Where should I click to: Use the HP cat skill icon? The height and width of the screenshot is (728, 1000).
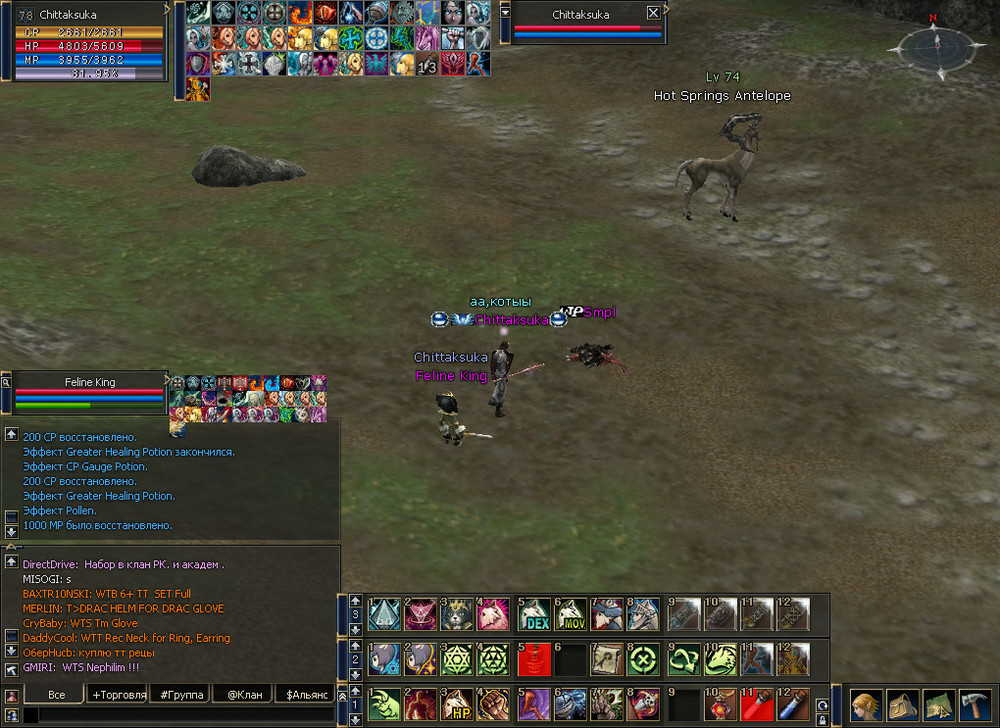tap(456, 704)
